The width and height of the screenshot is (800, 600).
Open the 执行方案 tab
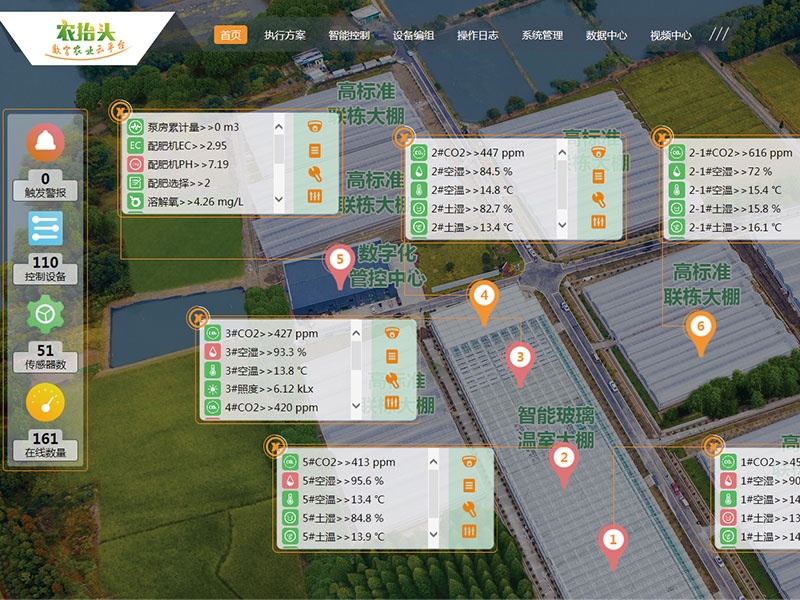(x=285, y=35)
